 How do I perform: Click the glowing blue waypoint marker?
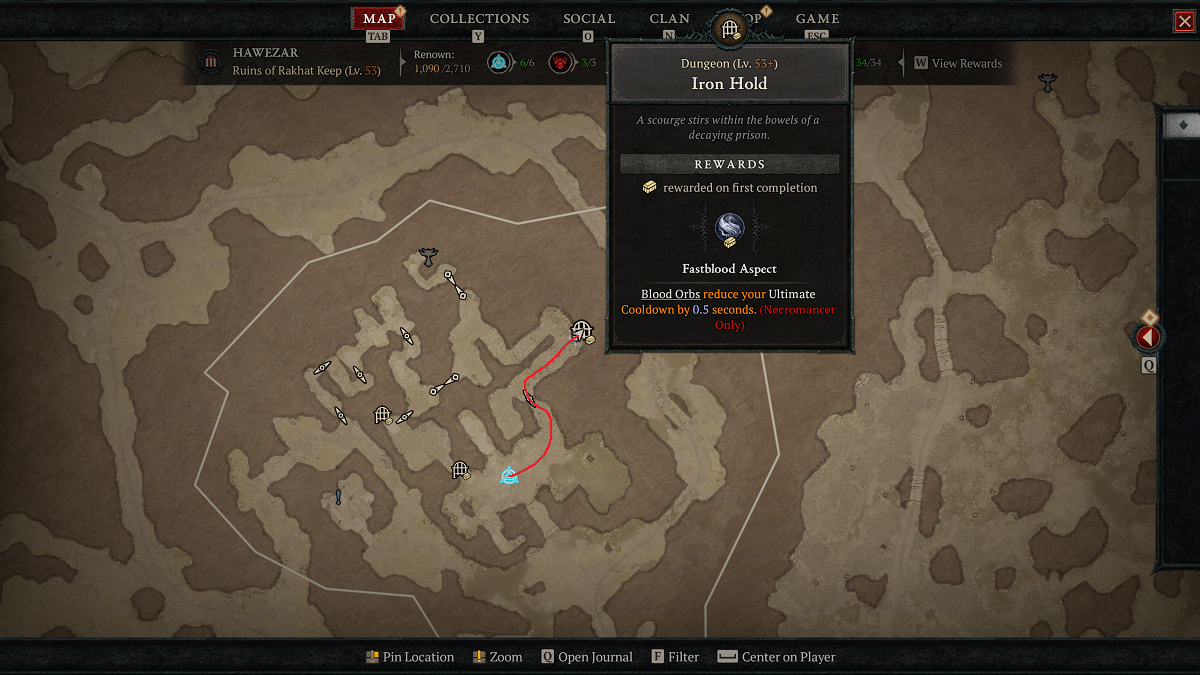509,476
